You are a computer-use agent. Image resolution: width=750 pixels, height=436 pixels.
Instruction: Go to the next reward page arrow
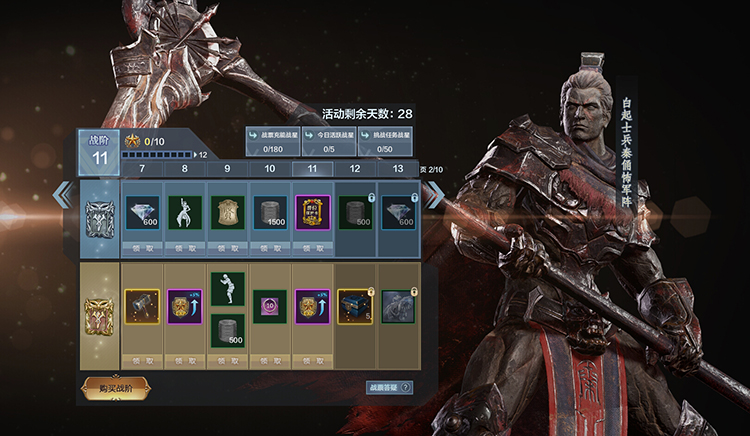click(436, 195)
